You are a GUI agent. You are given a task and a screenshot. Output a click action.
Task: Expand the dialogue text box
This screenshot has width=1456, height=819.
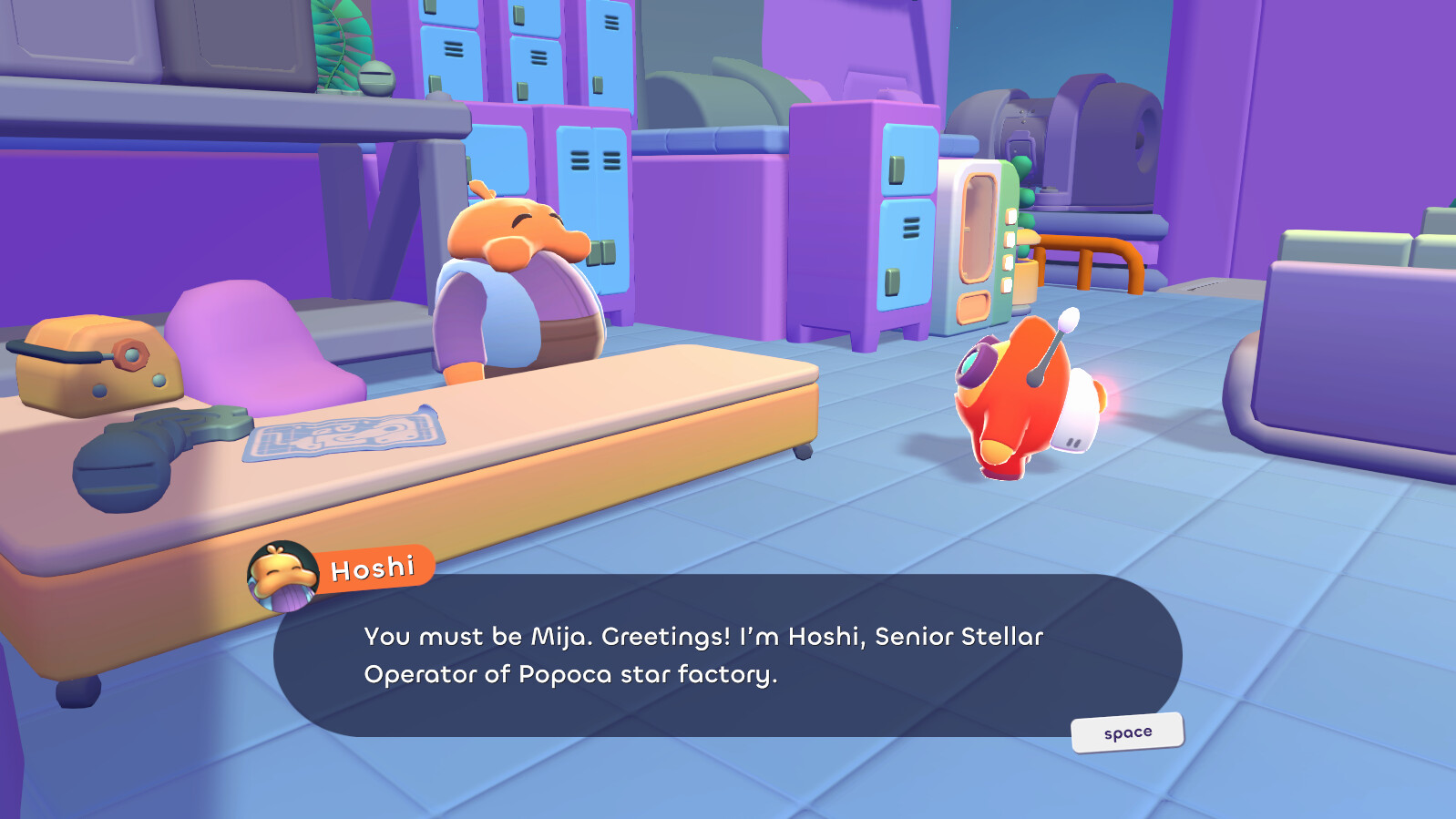[x=729, y=656]
